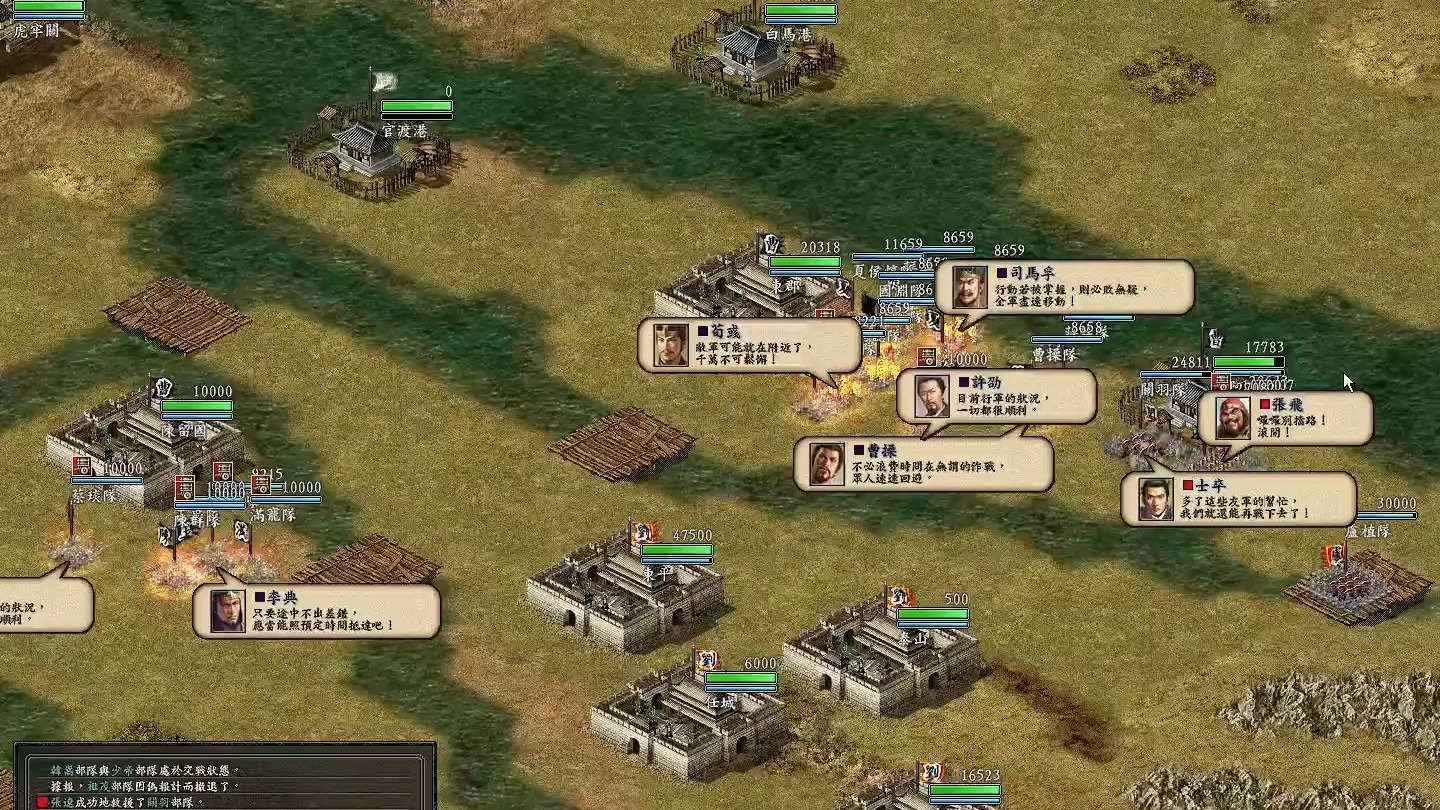
Task: Click the message log panel
Action: click(x=225, y=776)
